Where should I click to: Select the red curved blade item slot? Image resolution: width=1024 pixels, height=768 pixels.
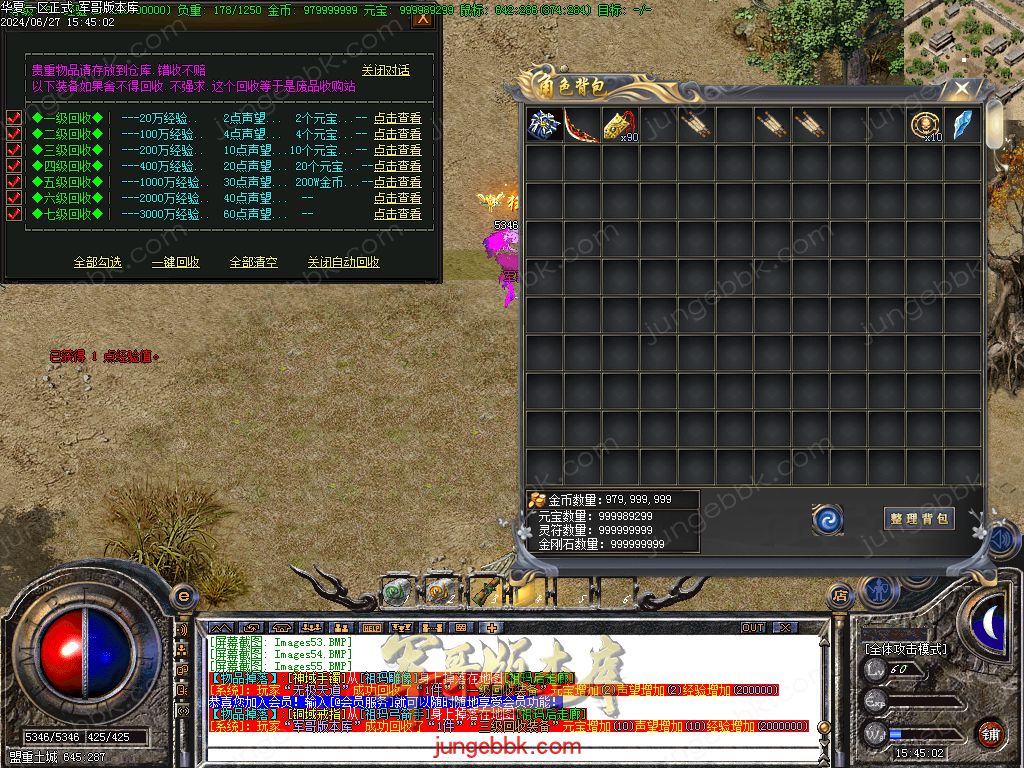[582, 126]
